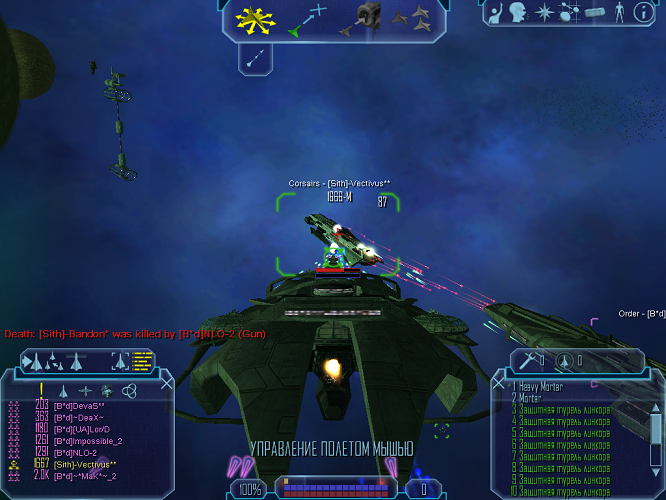Open the talking head communications icon
This screenshot has height=500, width=666.
click(518, 13)
